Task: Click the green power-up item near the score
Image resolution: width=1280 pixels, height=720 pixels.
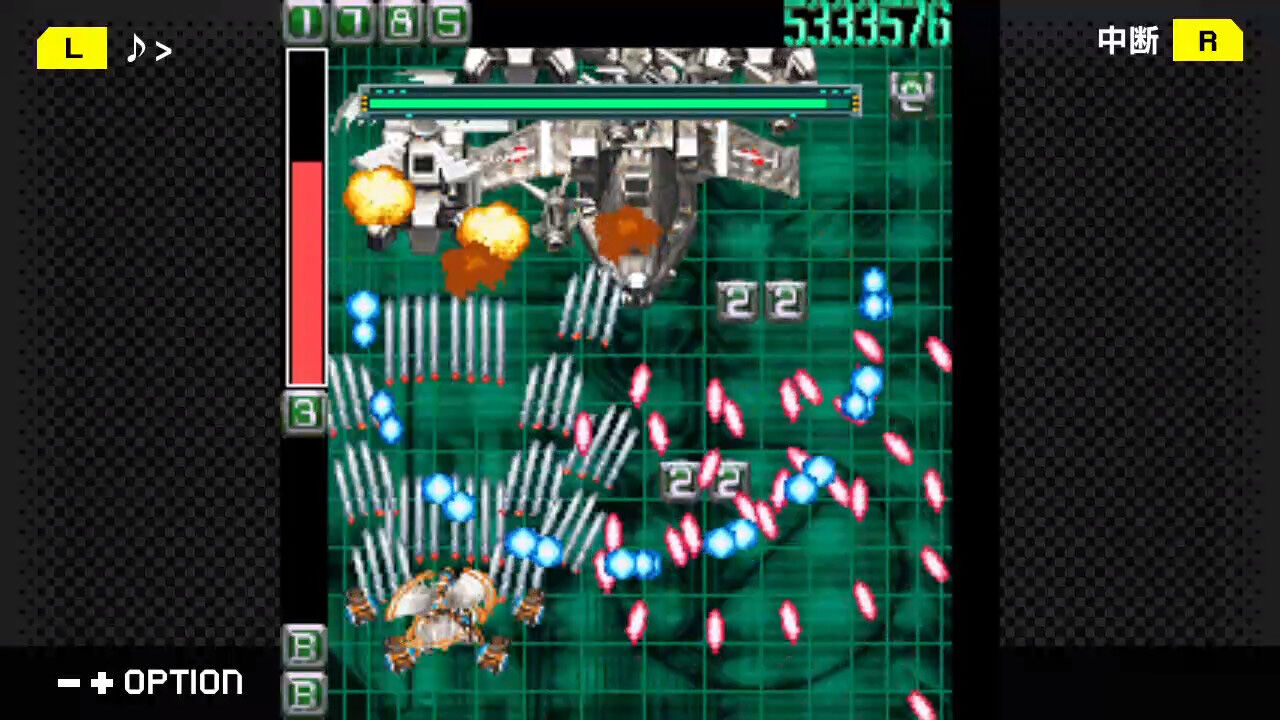Action: 912,95
